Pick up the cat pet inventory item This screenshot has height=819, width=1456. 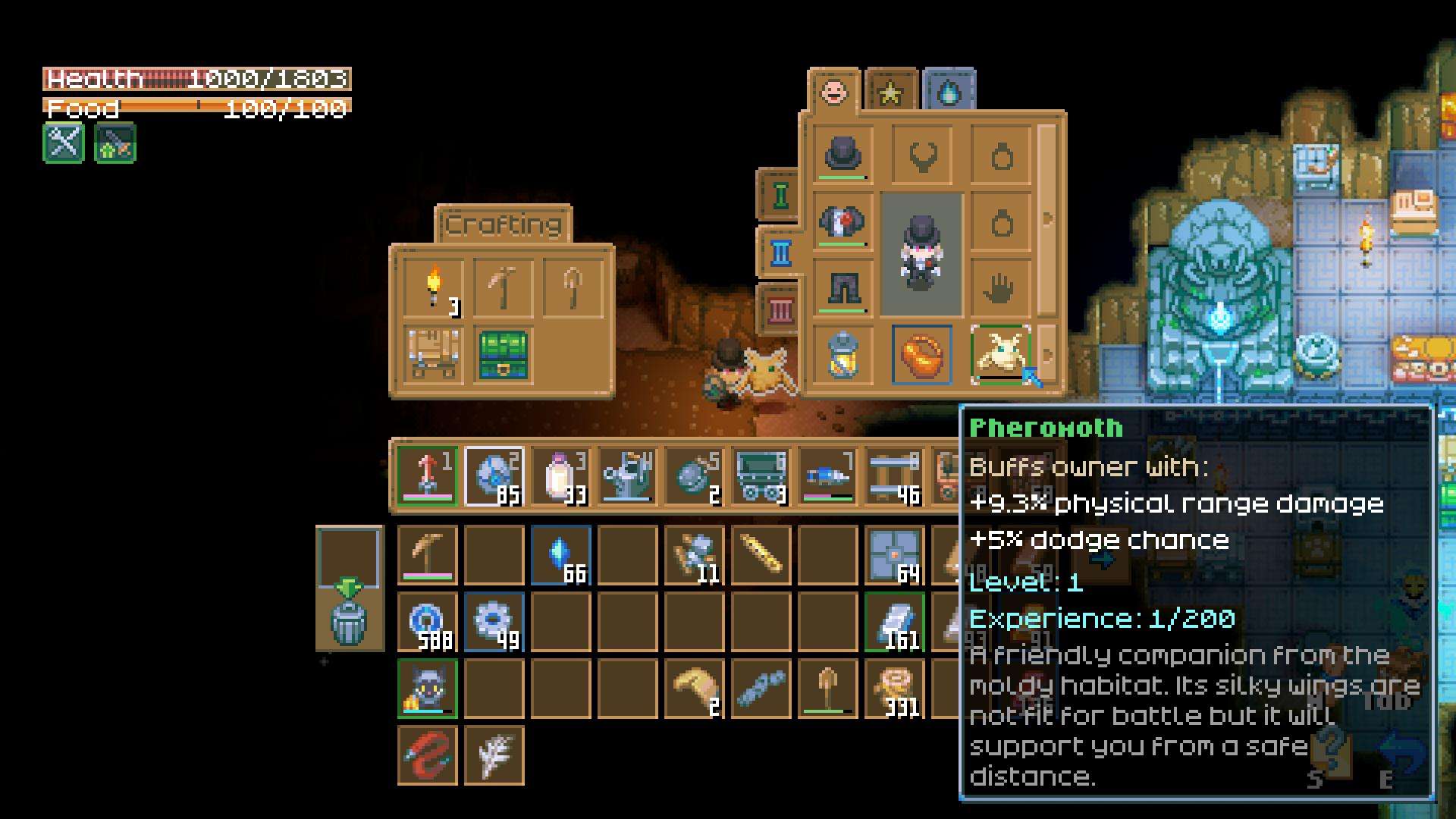click(427, 689)
